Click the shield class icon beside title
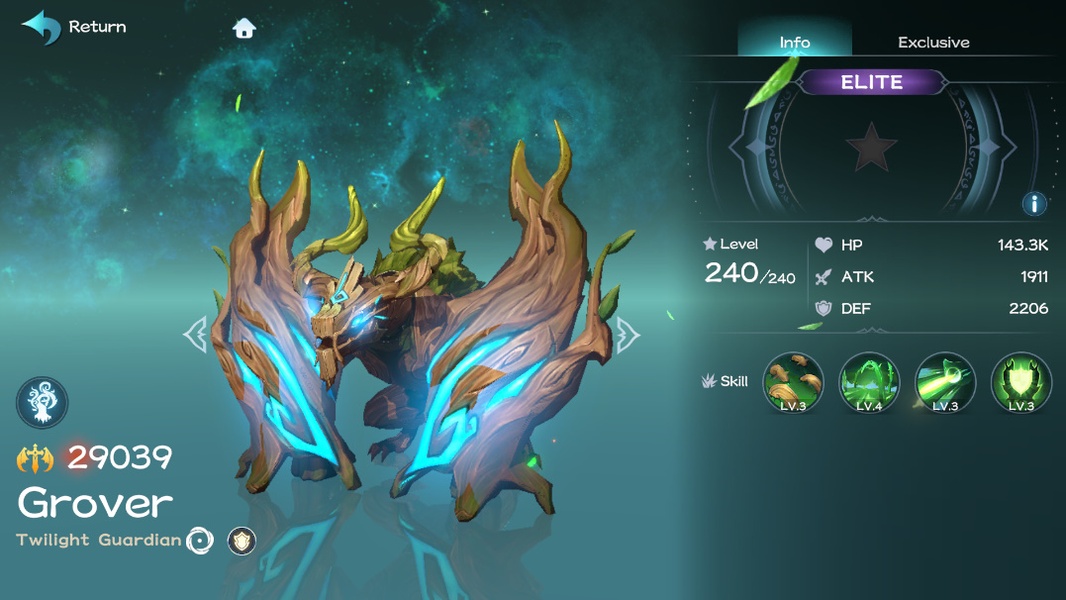1066x600 pixels. tap(241, 541)
